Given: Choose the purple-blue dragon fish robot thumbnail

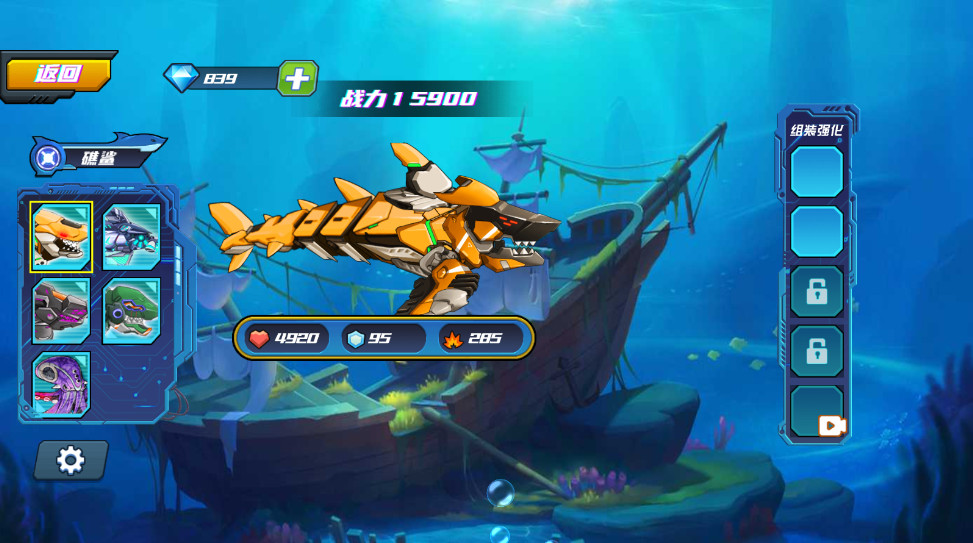Looking at the screenshot, I should click(x=131, y=237).
